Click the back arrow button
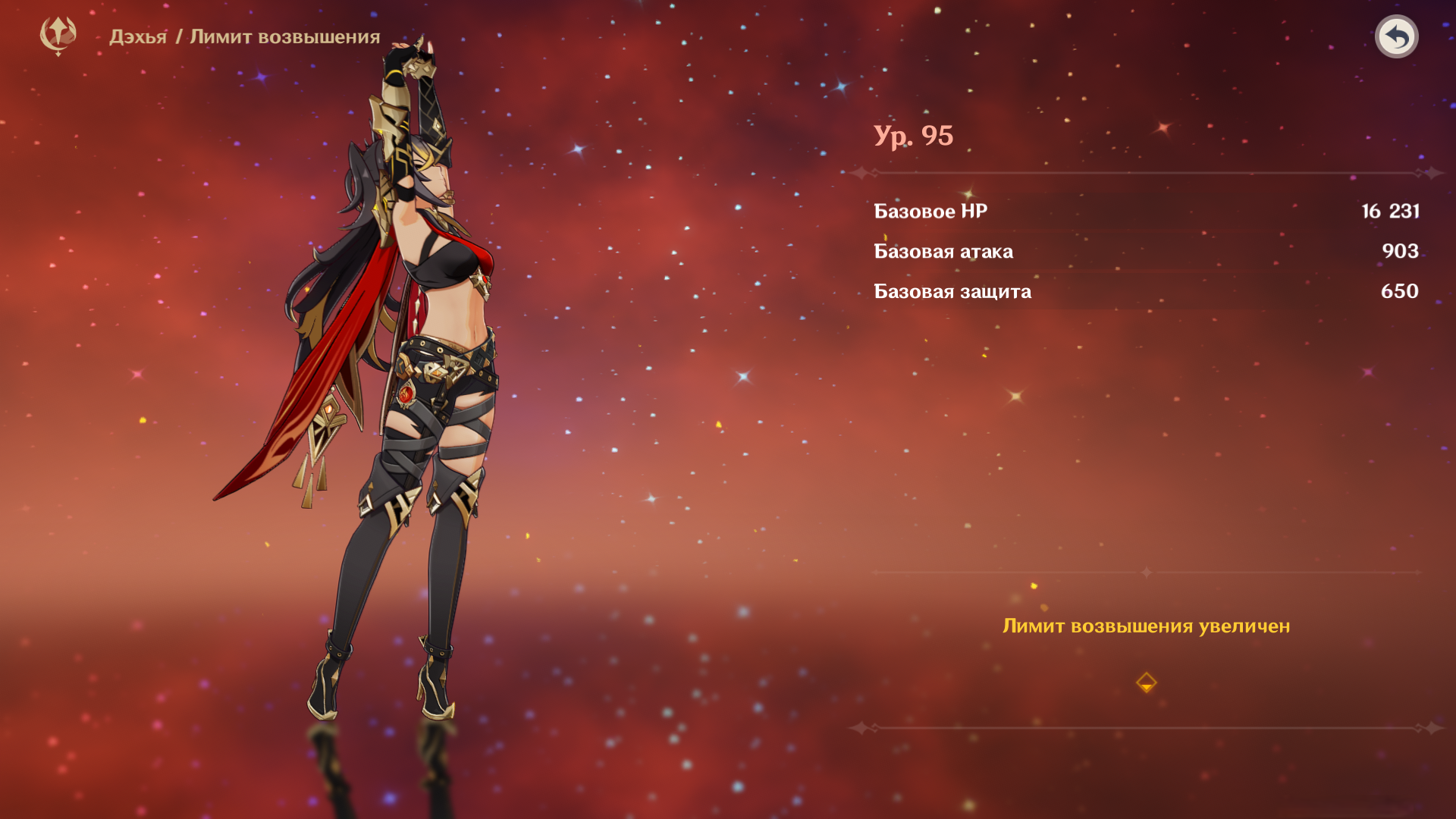 1396,36
